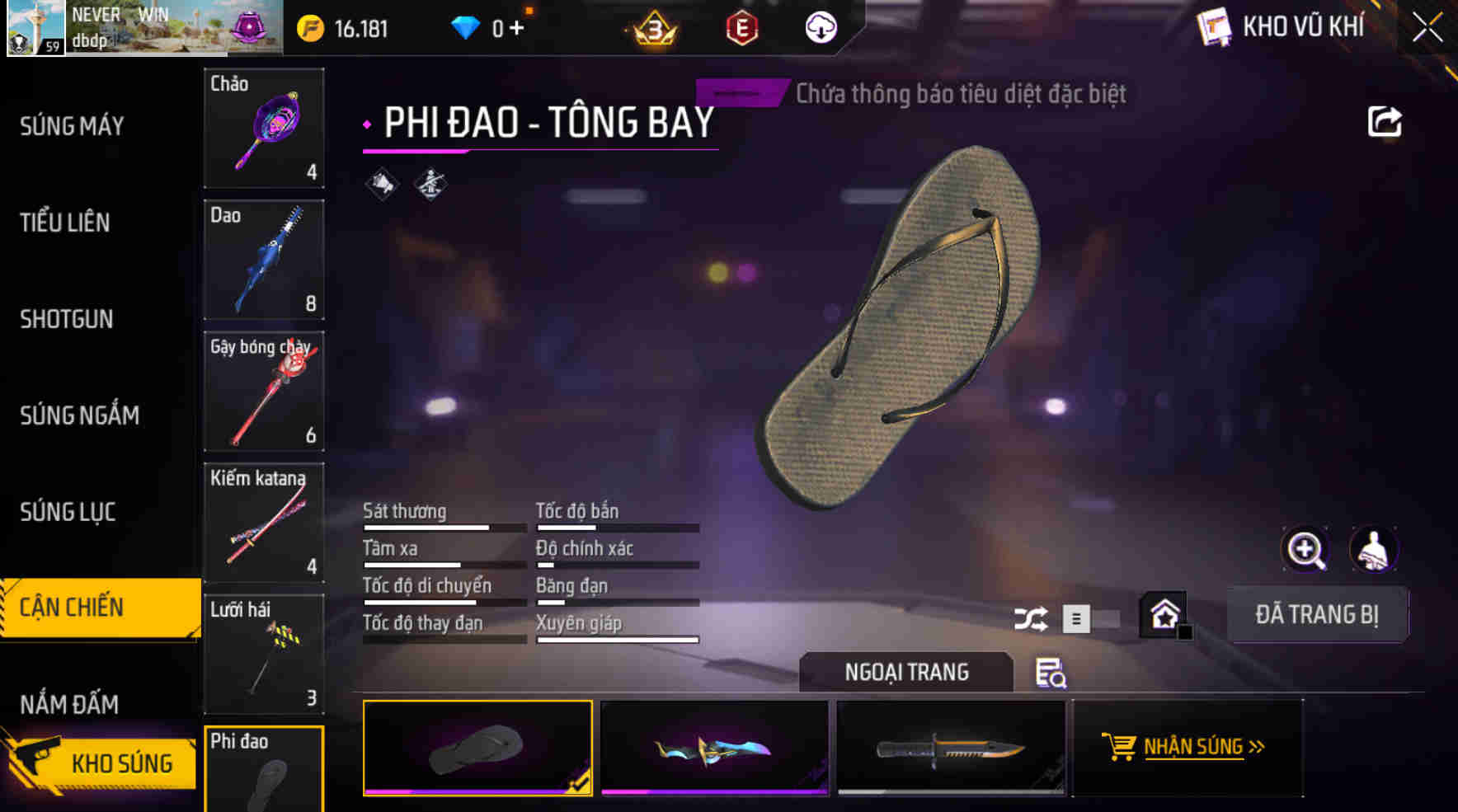The width and height of the screenshot is (1458, 812).
Task: Click the cloud download icon in top bar
Action: (820, 27)
